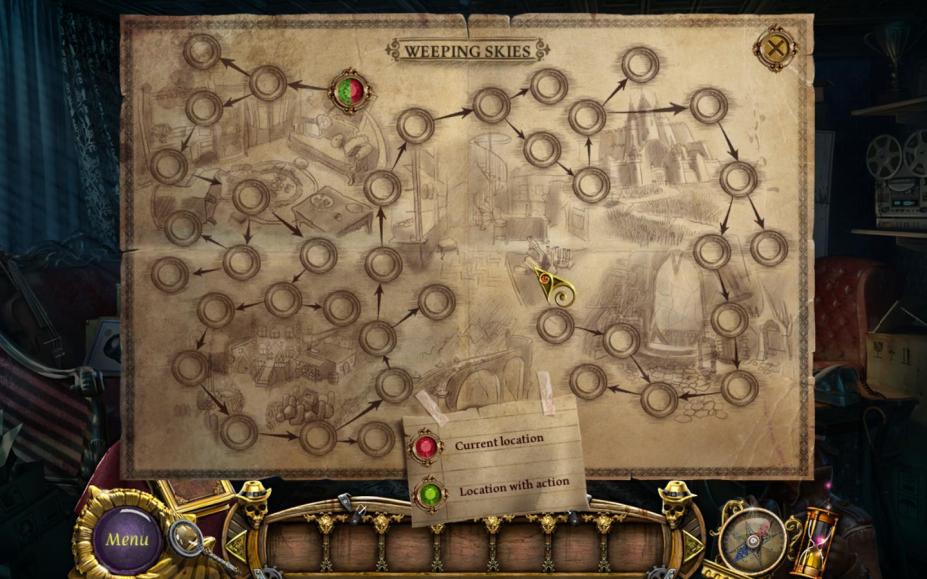Show next inventory items with right arrow
Screen dimensions: 927x579
point(691,543)
